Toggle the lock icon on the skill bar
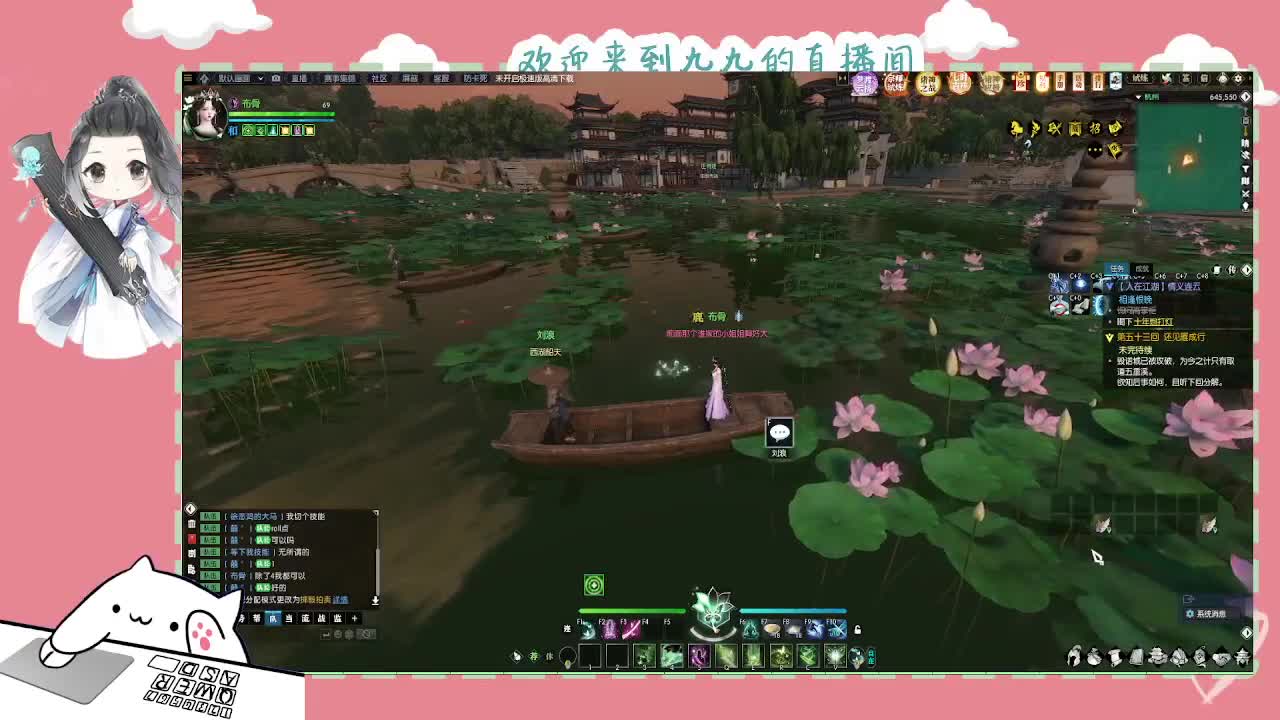 pos(857,628)
